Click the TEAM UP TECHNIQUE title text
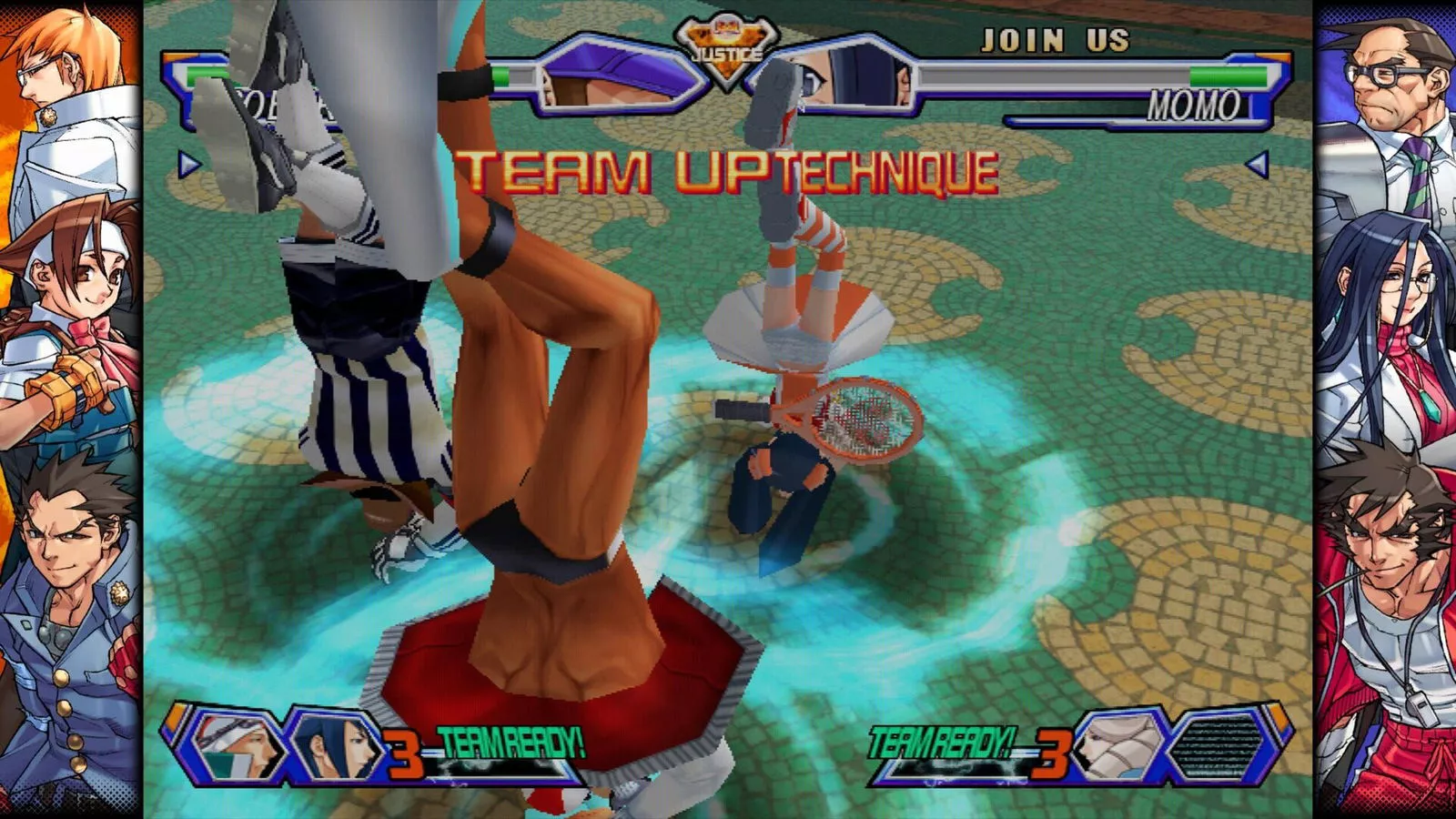This screenshot has height=819, width=1456. [x=728, y=168]
